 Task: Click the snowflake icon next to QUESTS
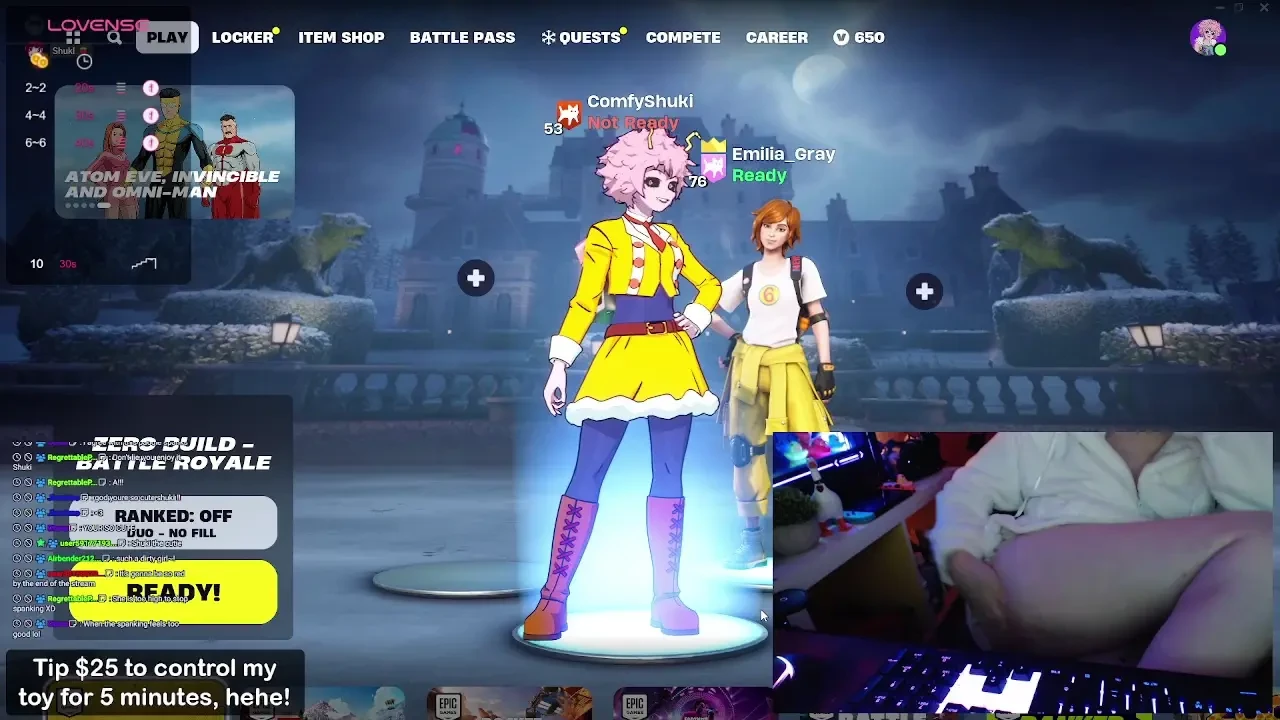(546, 37)
